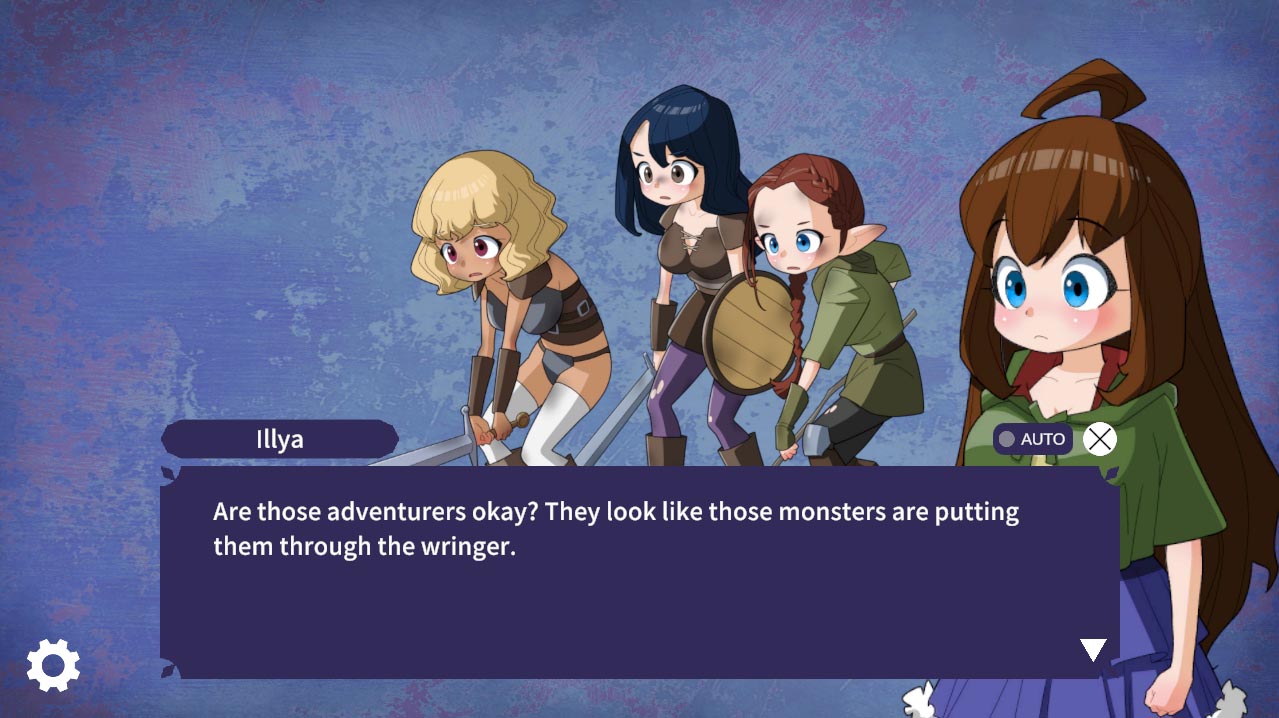
Task: Close the dialogue with the X button
Action: click(x=1099, y=439)
